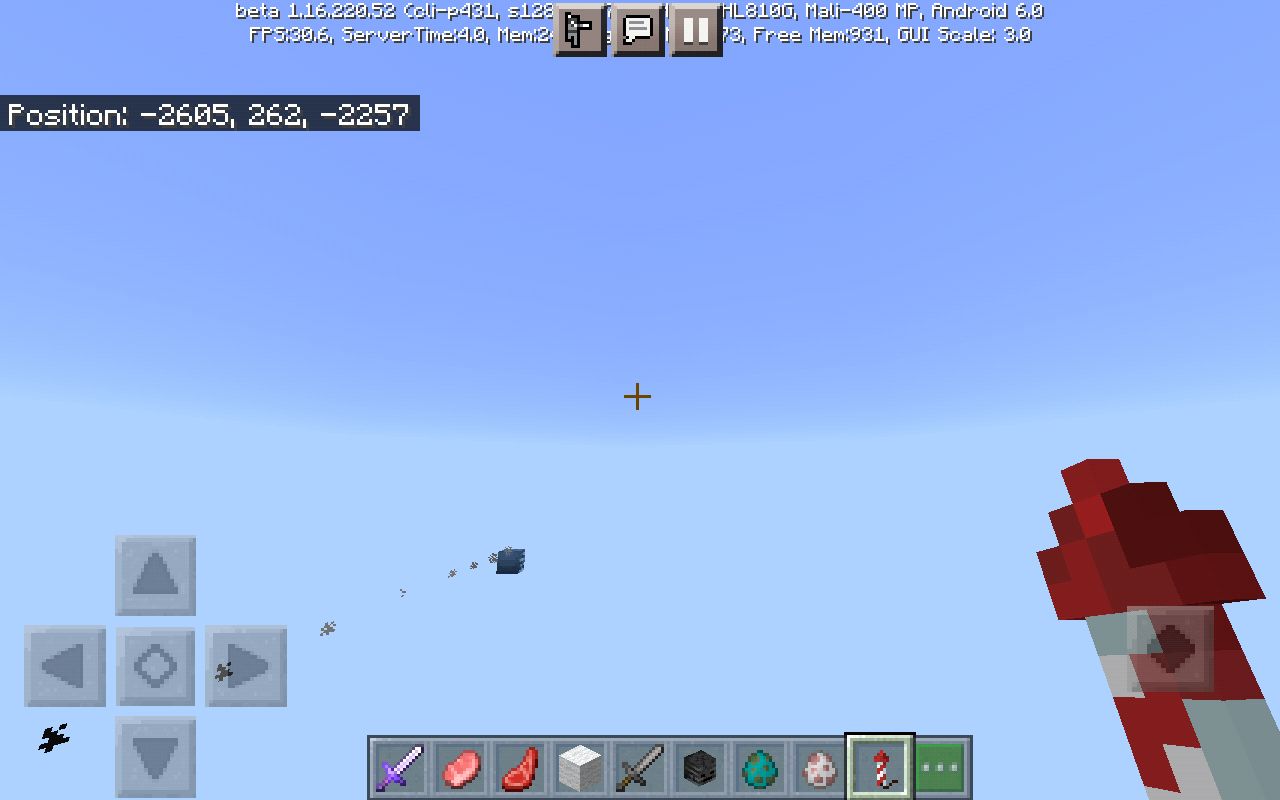
Task: Toggle sneak with the center d-pad button
Action: tap(155, 665)
